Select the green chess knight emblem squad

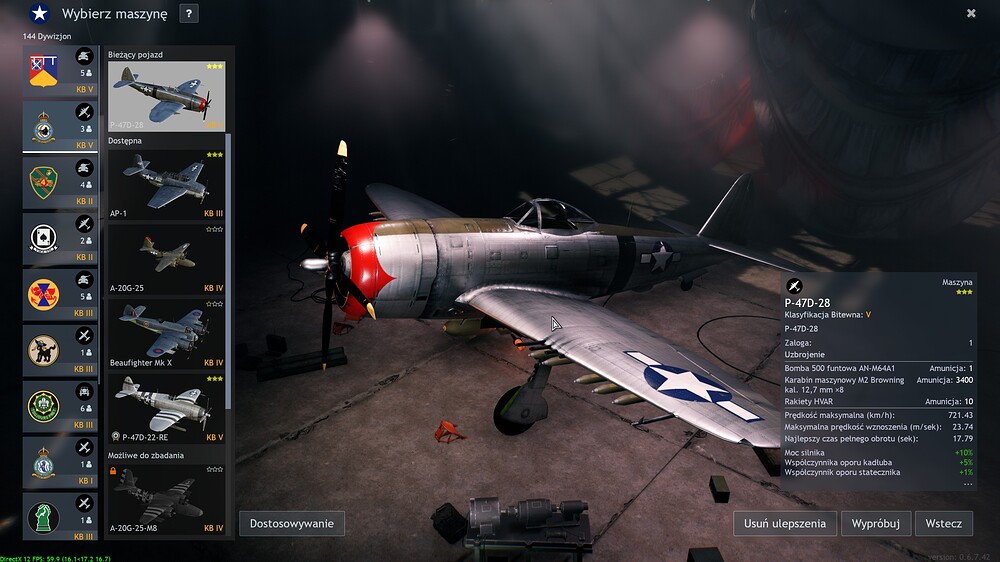pyautogui.click(x=60, y=515)
